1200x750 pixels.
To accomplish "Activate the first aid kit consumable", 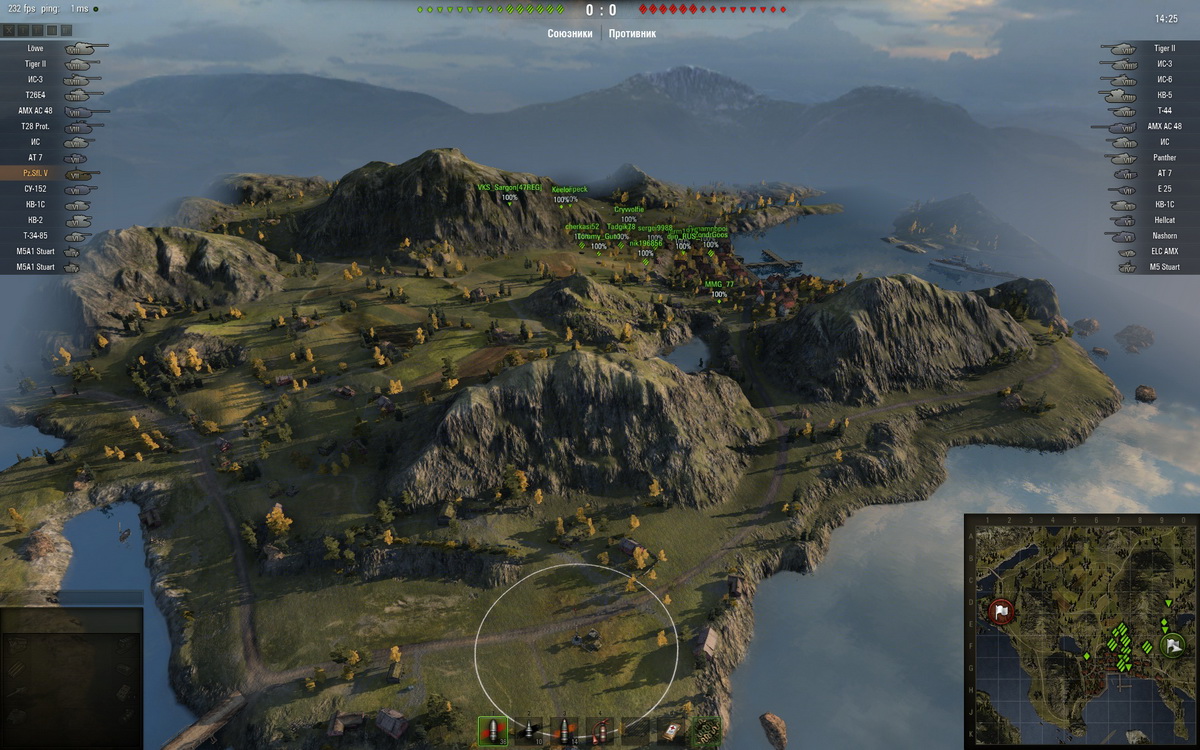I will point(672,730).
